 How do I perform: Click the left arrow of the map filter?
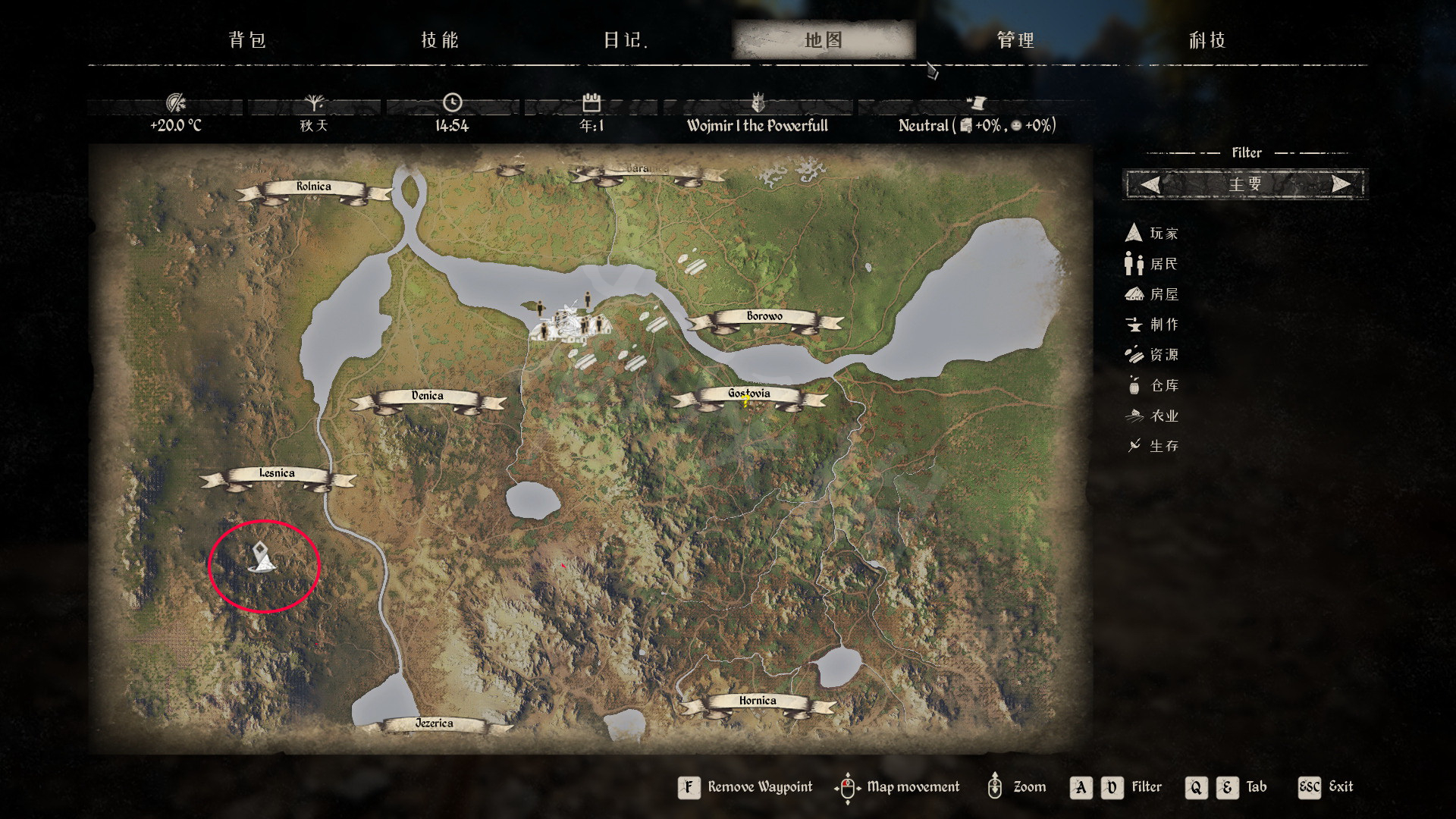coord(1150,184)
